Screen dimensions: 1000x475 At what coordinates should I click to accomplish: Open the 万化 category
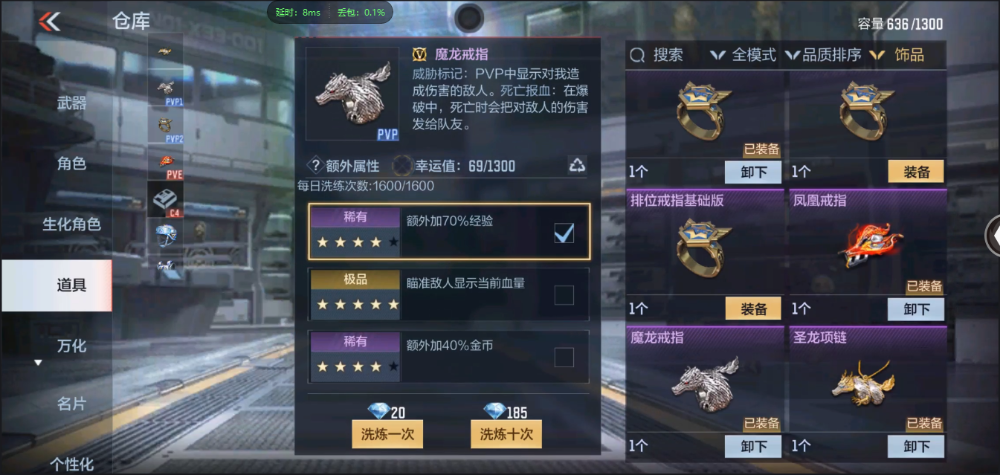71,346
